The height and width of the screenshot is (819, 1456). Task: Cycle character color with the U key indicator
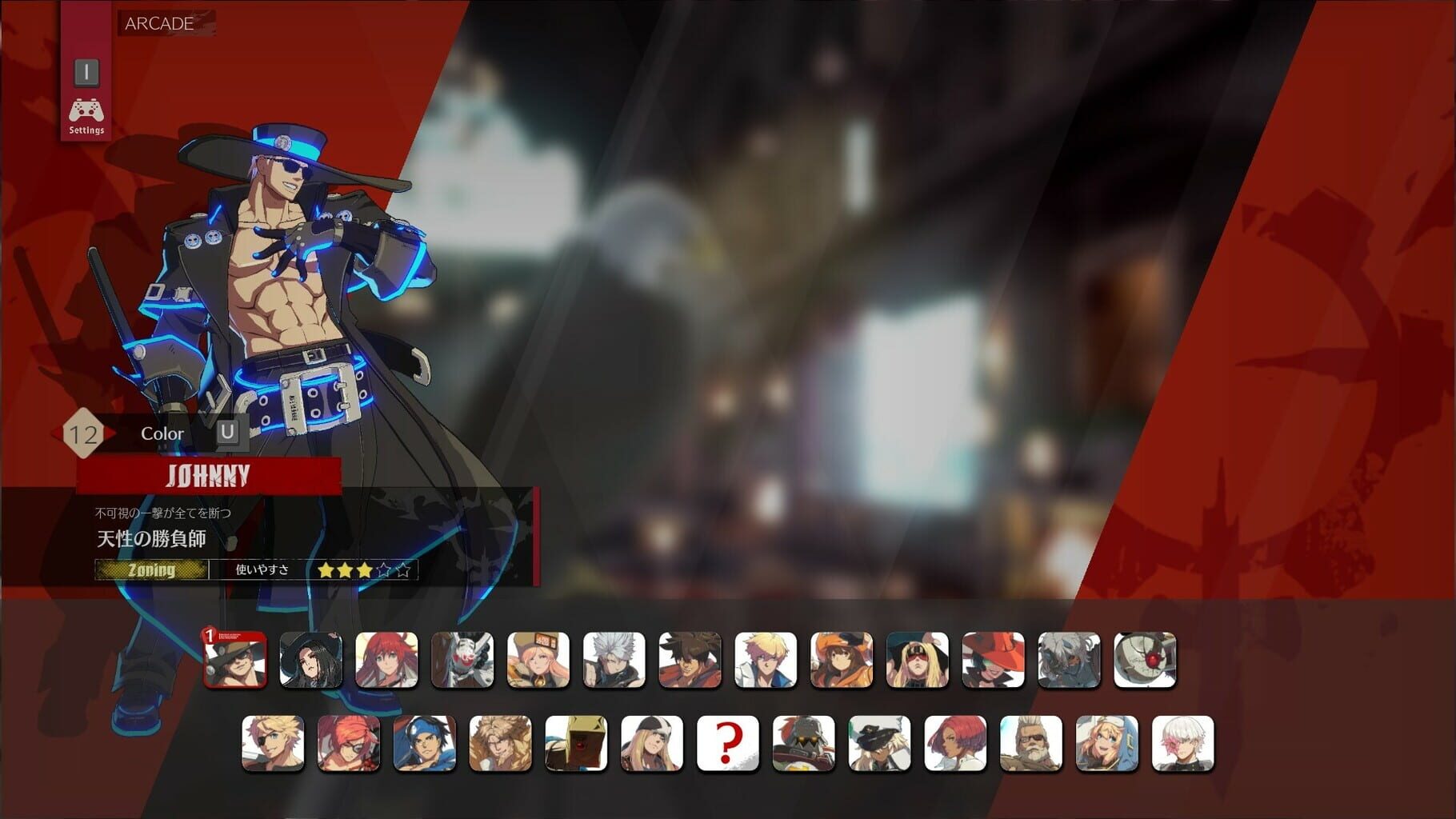pyautogui.click(x=226, y=433)
